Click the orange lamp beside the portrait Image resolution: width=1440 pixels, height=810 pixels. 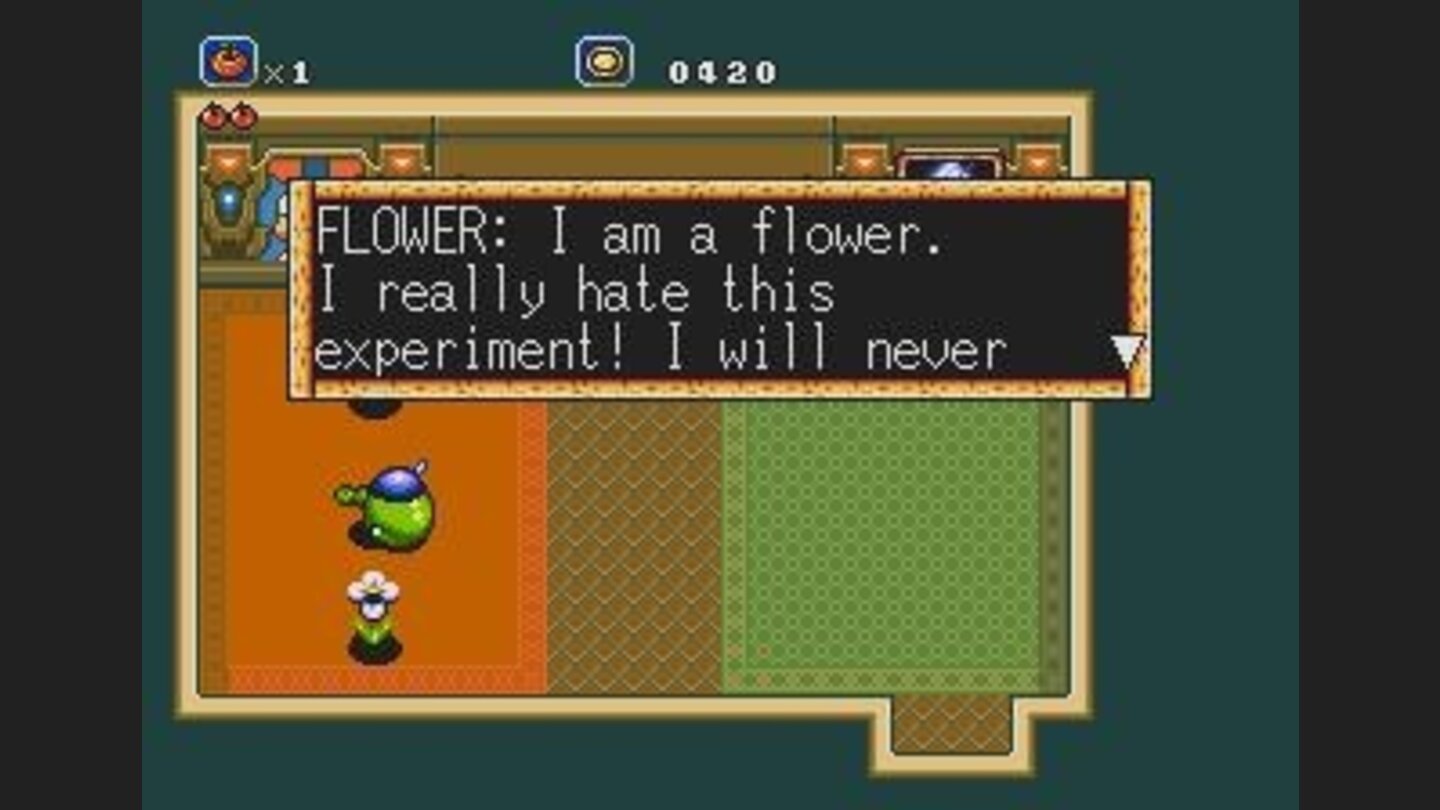pyautogui.click(x=866, y=164)
